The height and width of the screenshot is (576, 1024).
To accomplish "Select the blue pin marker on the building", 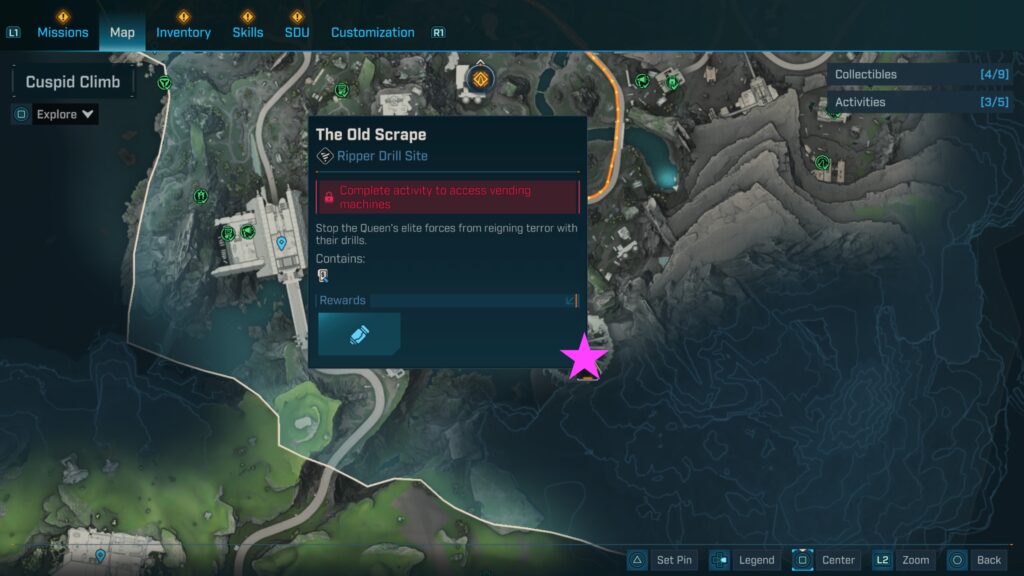I will pyautogui.click(x=281, y=242).
